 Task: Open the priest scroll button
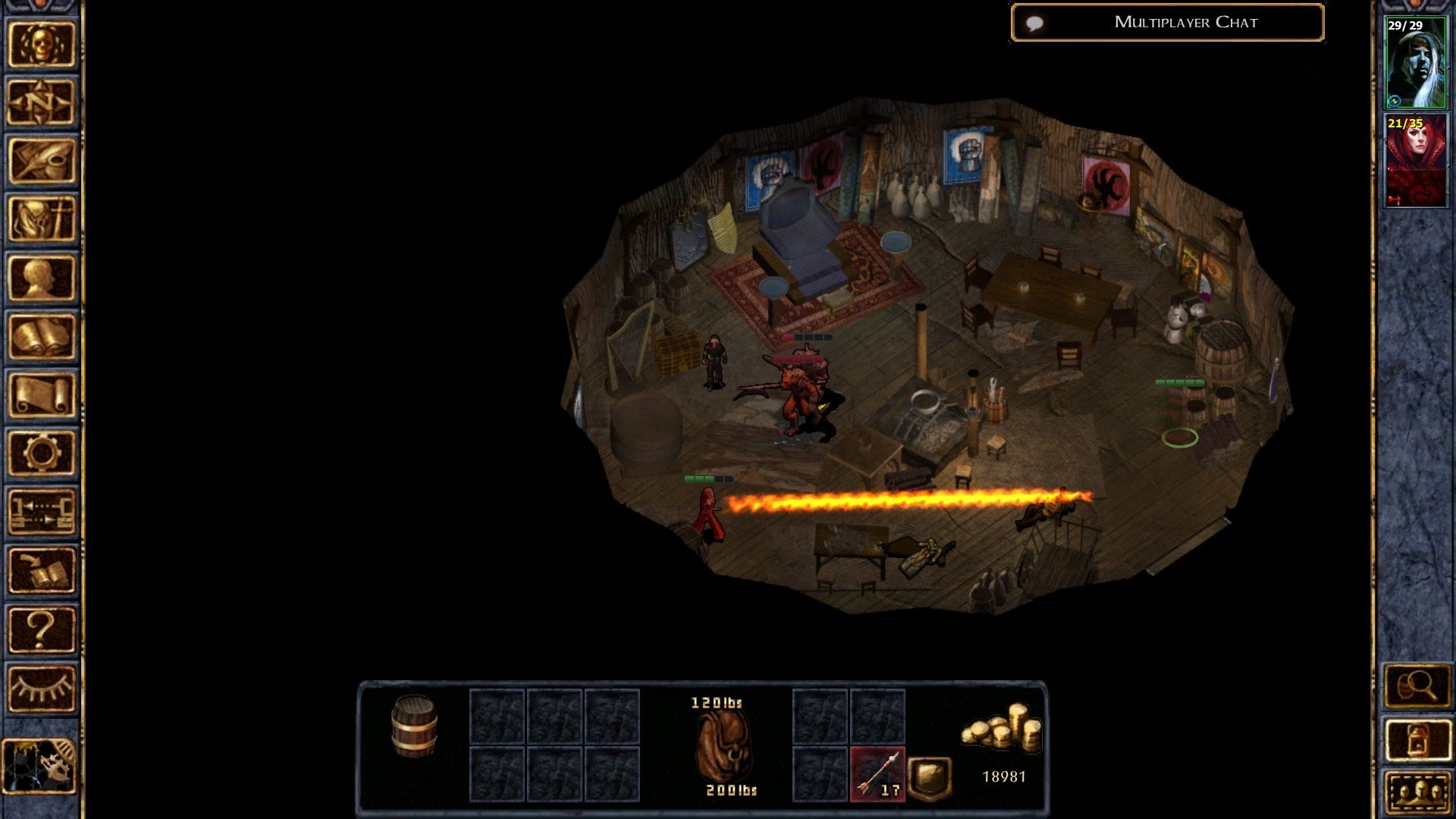[x=42, y=394]
